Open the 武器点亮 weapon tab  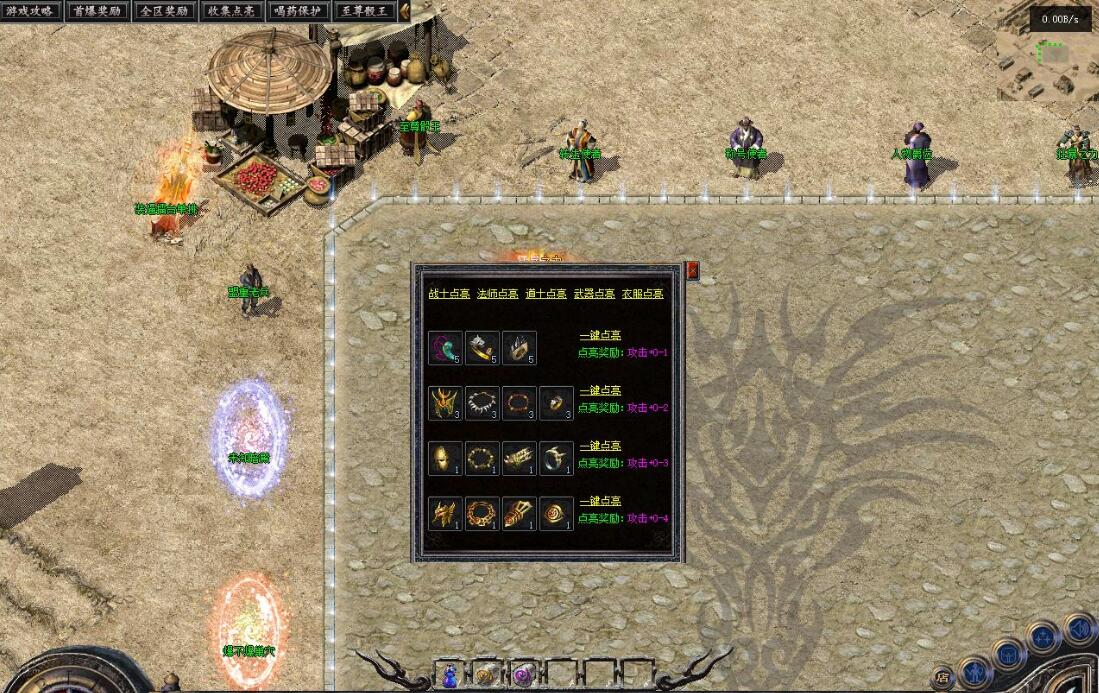(594, 294)
